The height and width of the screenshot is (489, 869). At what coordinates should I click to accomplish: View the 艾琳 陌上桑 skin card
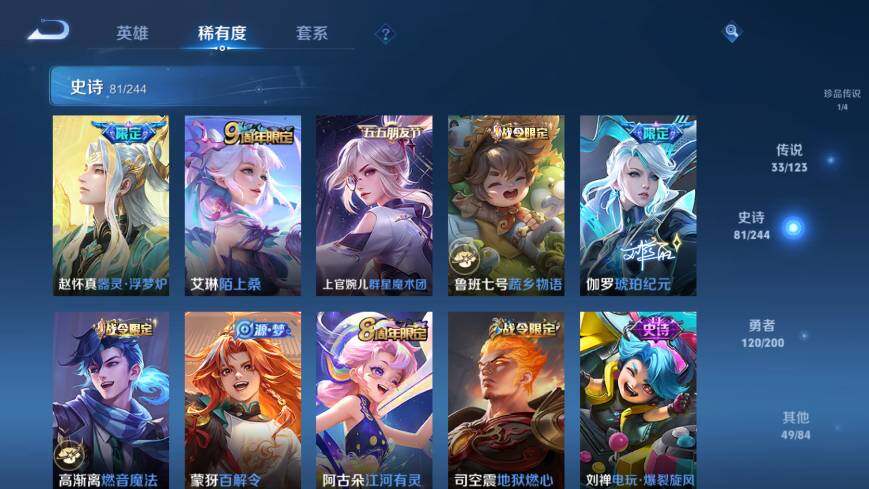243,205
